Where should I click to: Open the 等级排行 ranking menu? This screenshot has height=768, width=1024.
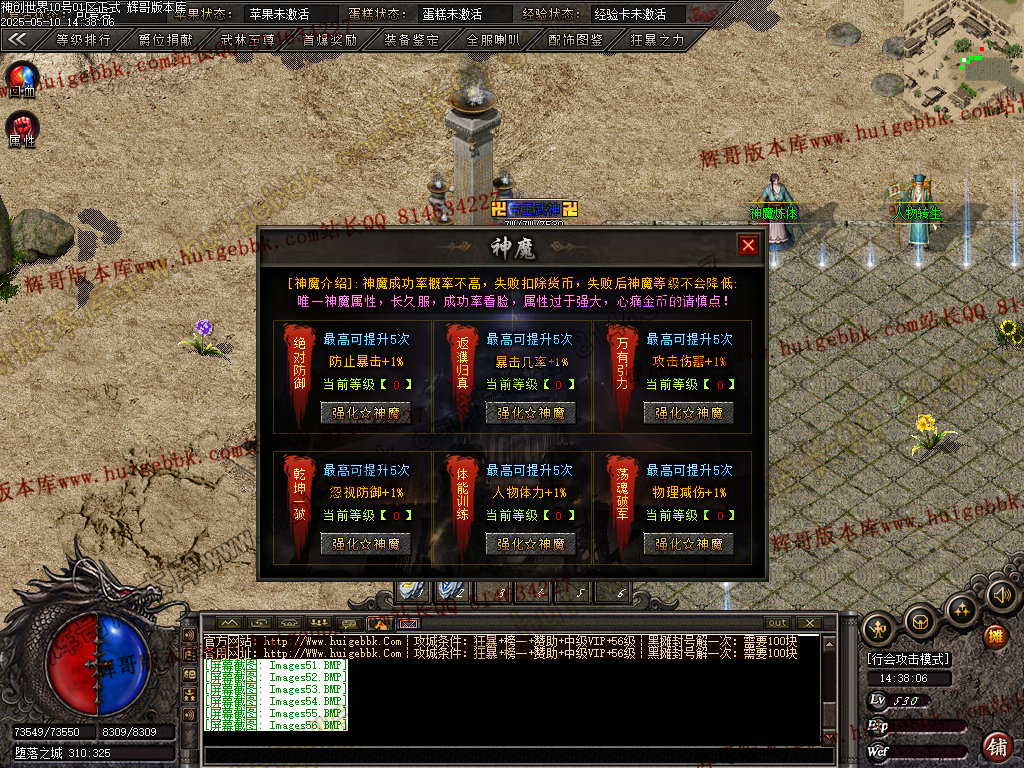click(x=83, y=40)
